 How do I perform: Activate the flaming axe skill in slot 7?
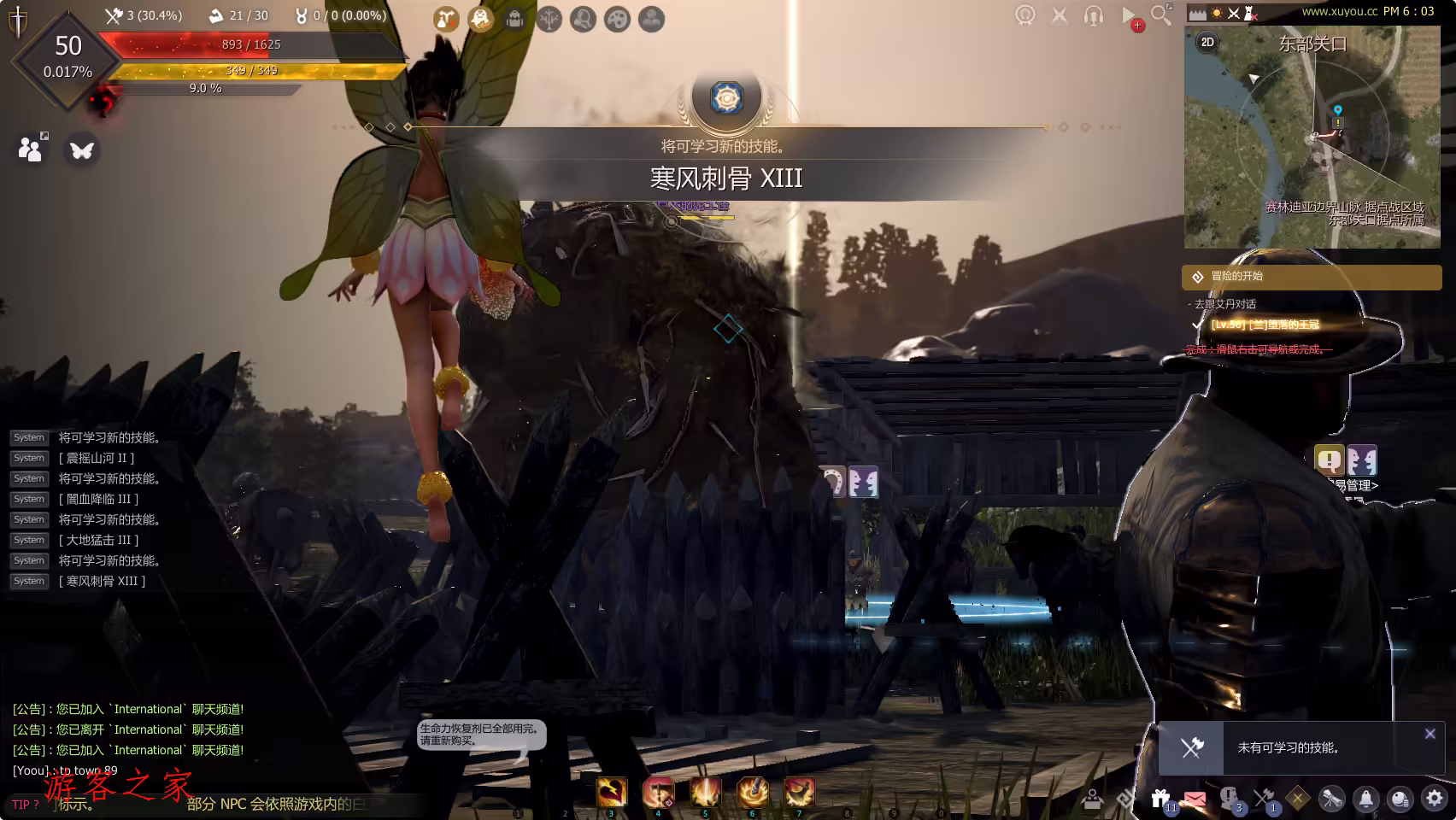coord(800,792)
